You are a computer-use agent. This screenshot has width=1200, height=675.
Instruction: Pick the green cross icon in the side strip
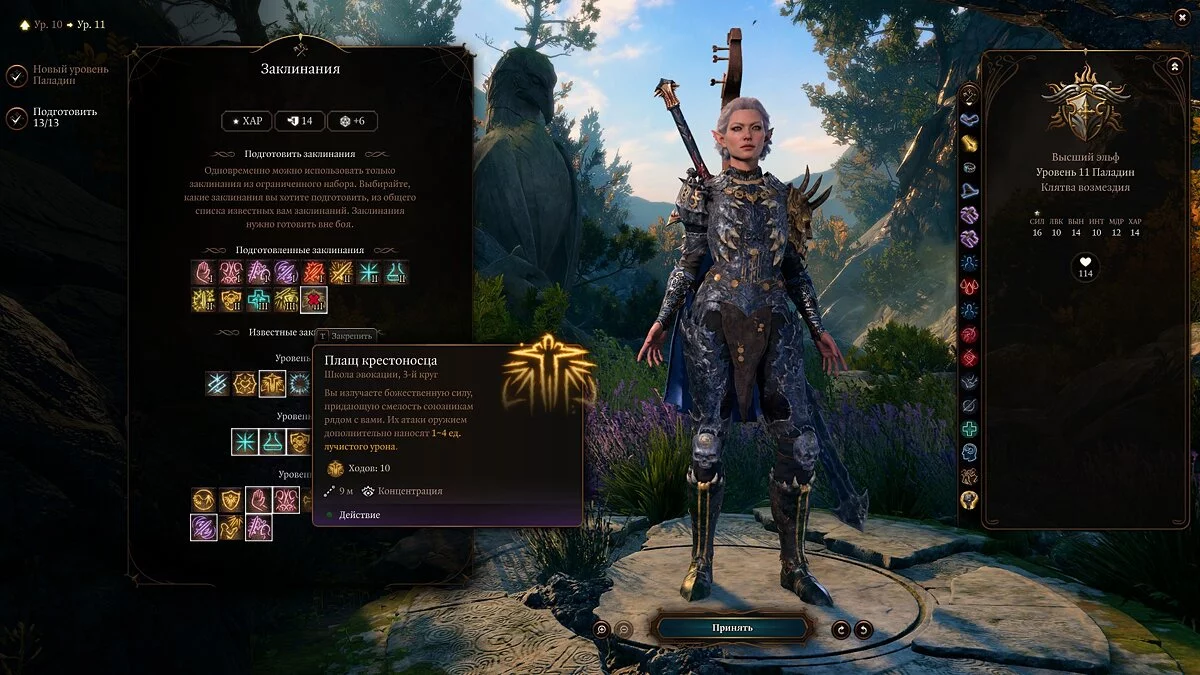click(x=969, y=429)
